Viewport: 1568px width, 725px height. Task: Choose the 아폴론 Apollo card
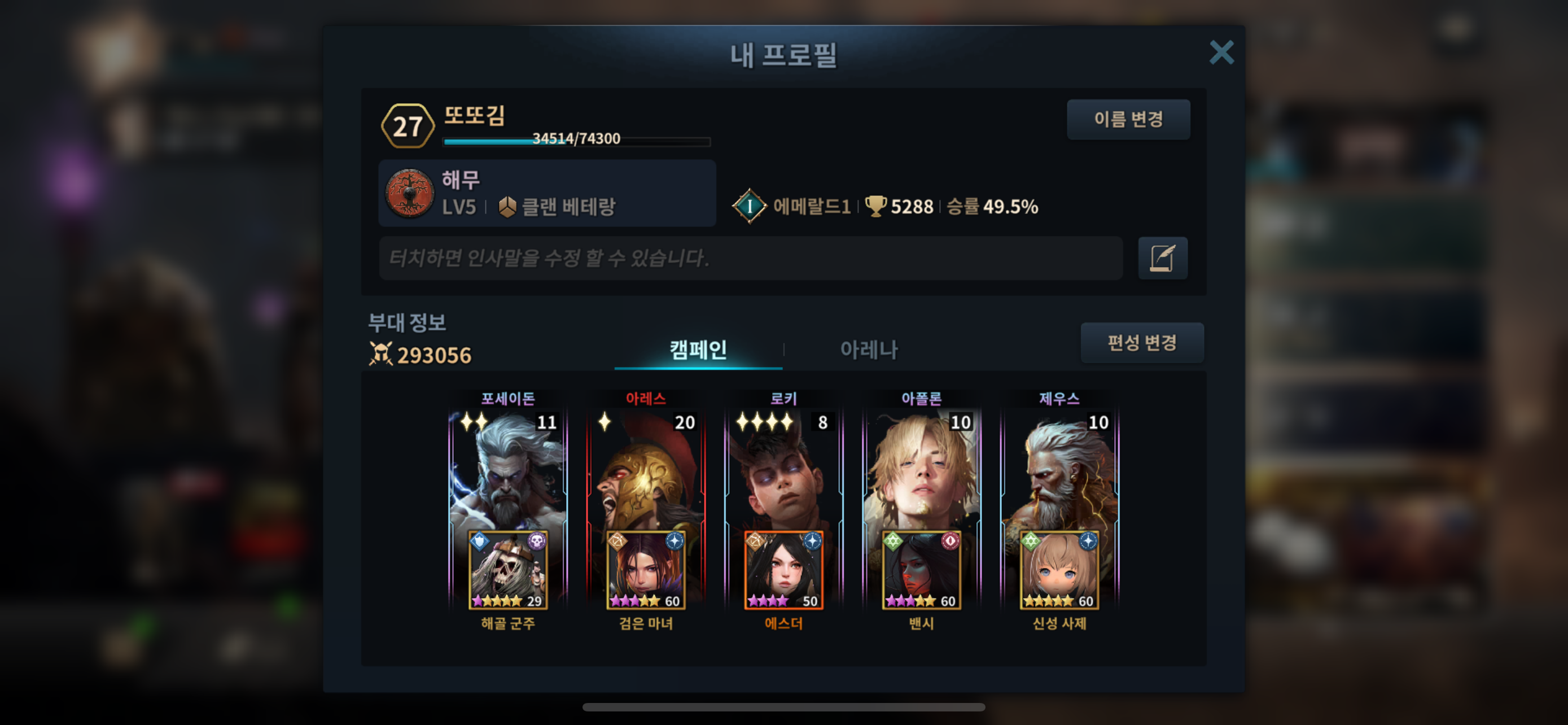click(x=922, y=469)
